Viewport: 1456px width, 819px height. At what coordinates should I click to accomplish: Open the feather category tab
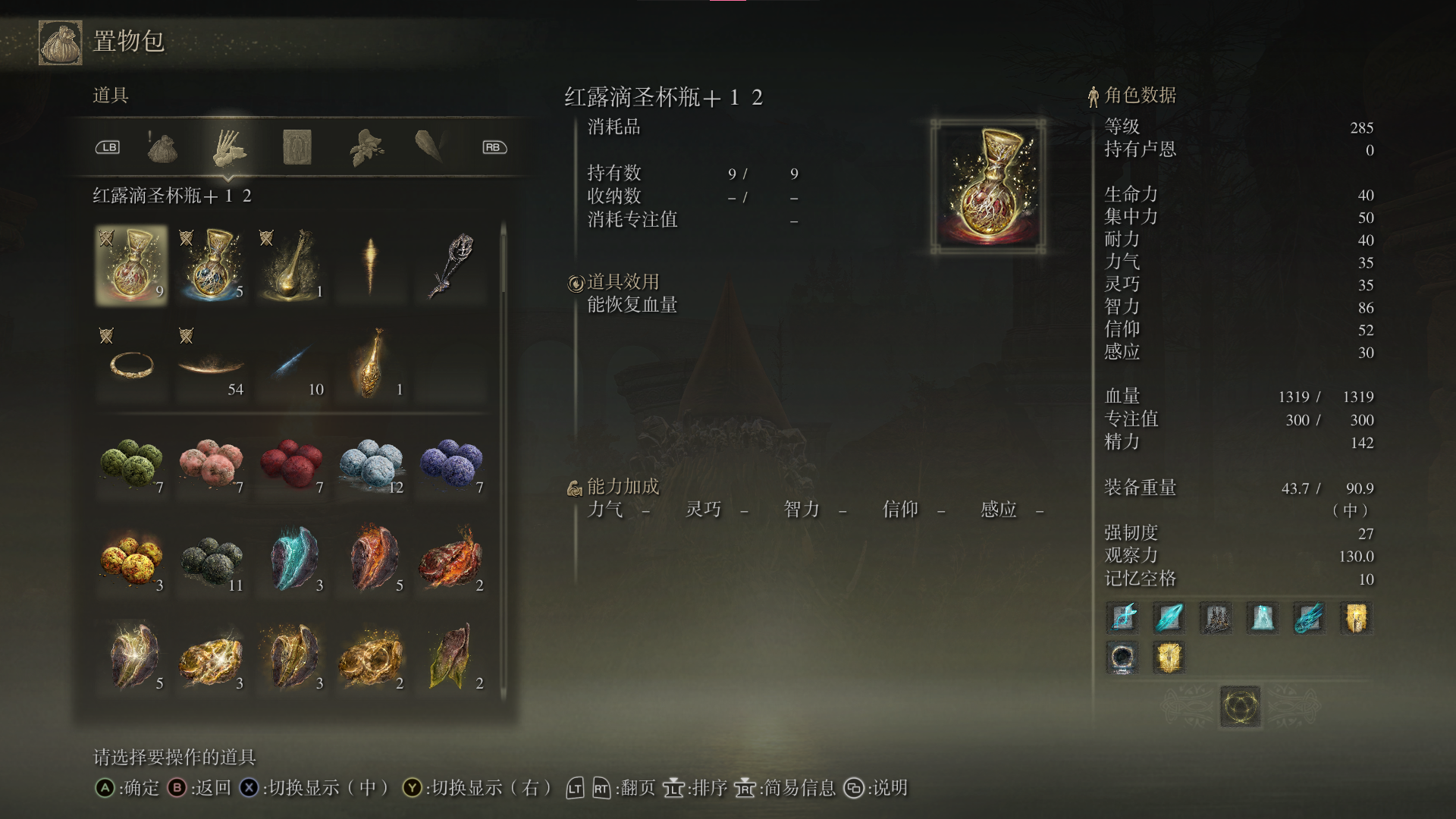click(x=430, y=147)
